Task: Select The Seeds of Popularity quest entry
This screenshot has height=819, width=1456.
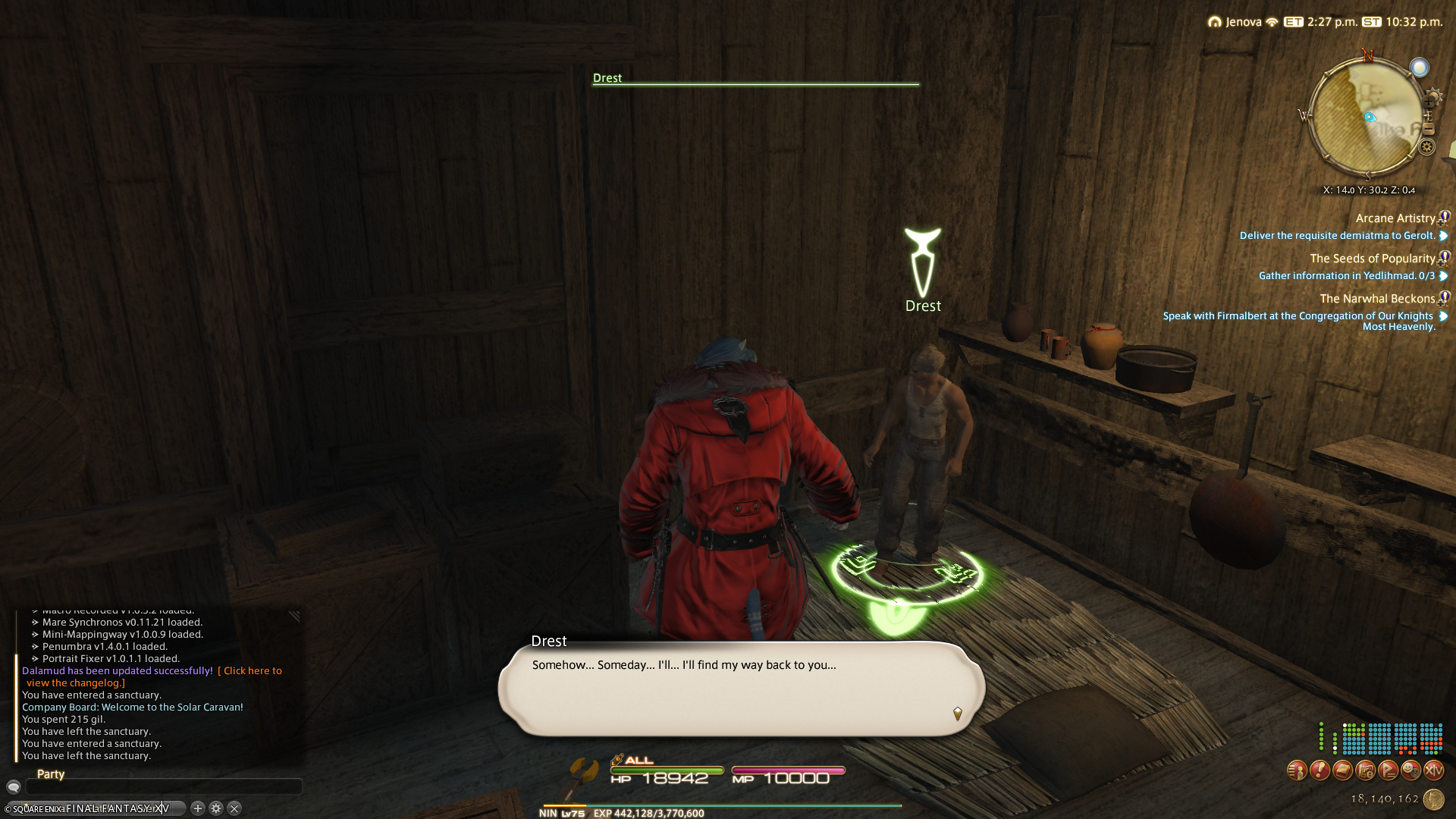Action: pyautogui.click(x=1372, y=259)
